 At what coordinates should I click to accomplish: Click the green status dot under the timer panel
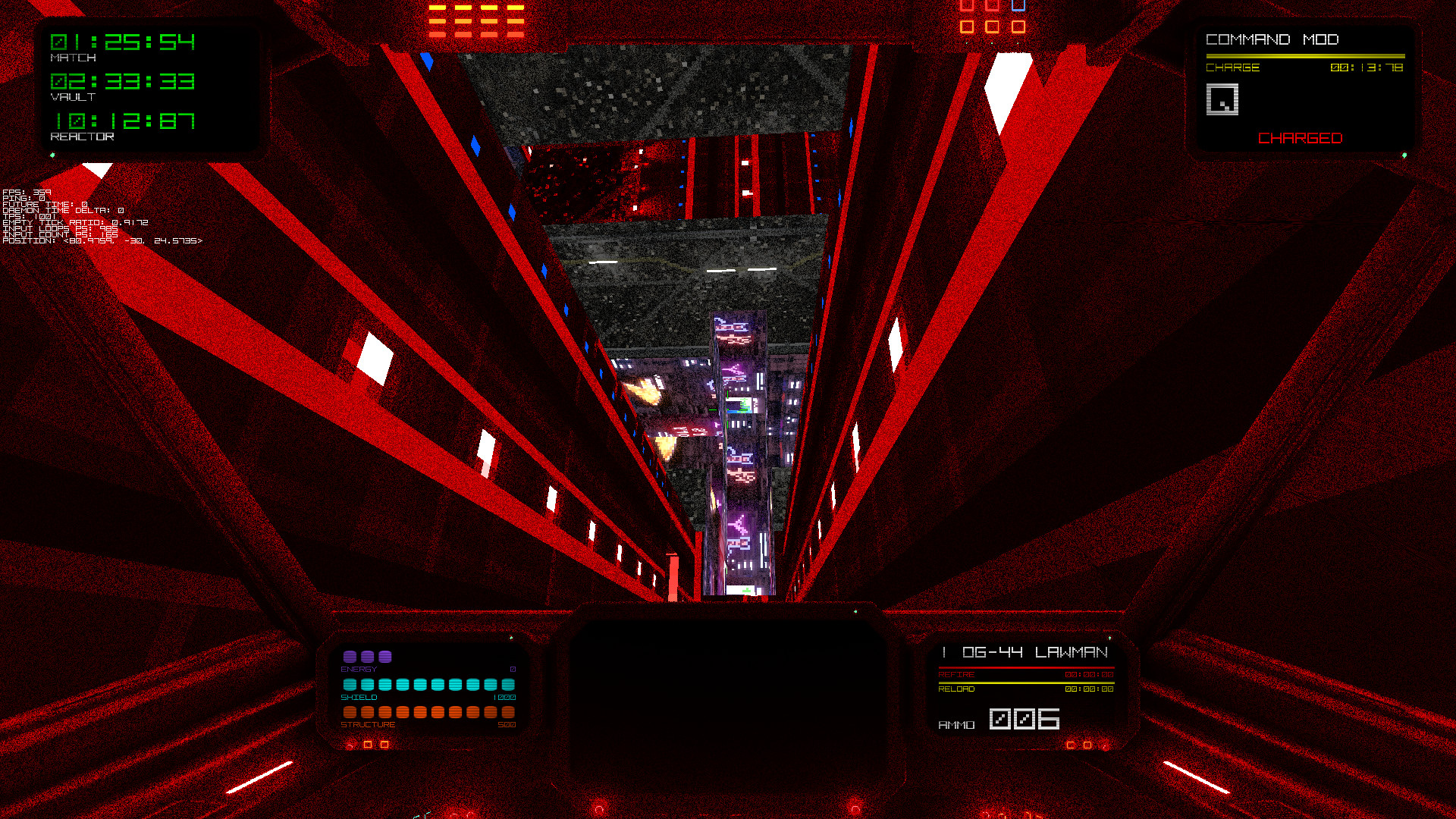(53, 154)
